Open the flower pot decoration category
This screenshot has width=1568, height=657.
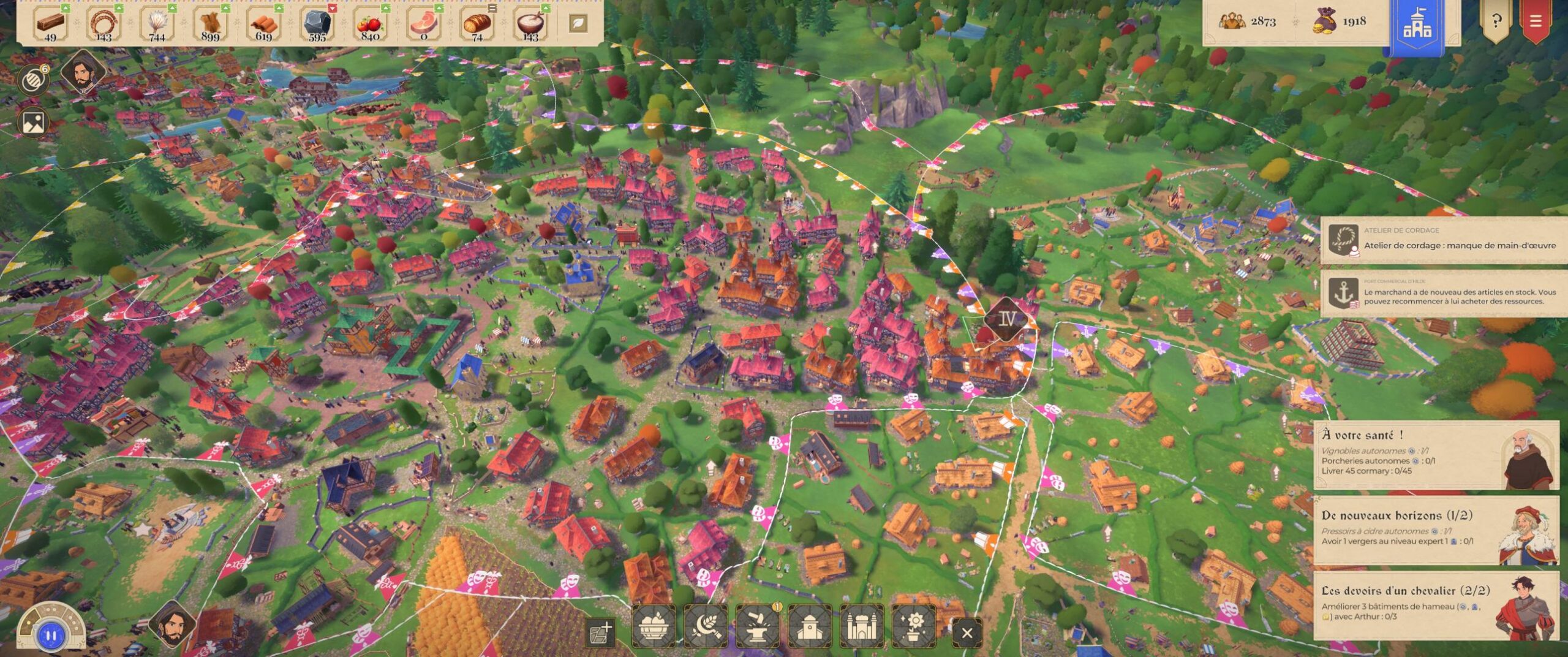tap(914, 626)
